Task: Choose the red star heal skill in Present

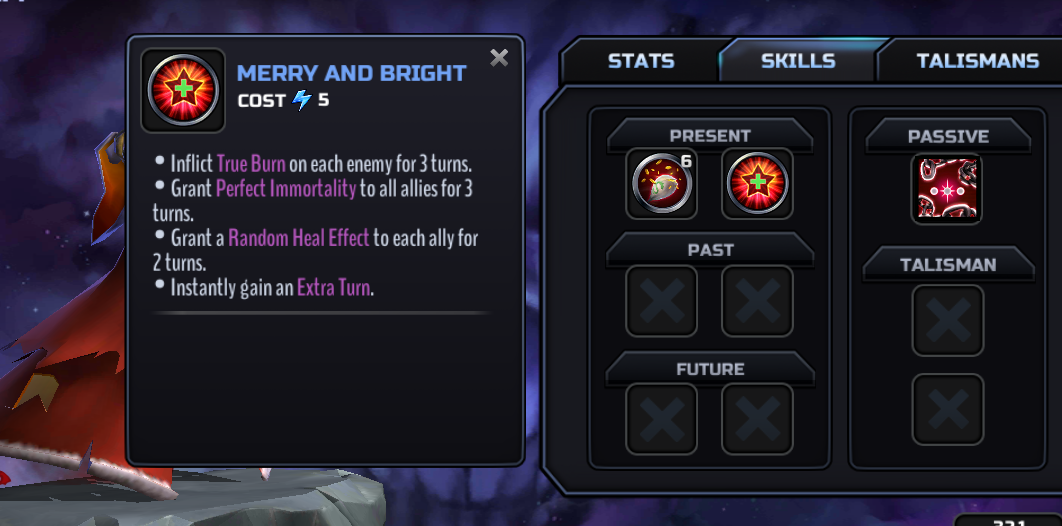Action: [757, 184]
